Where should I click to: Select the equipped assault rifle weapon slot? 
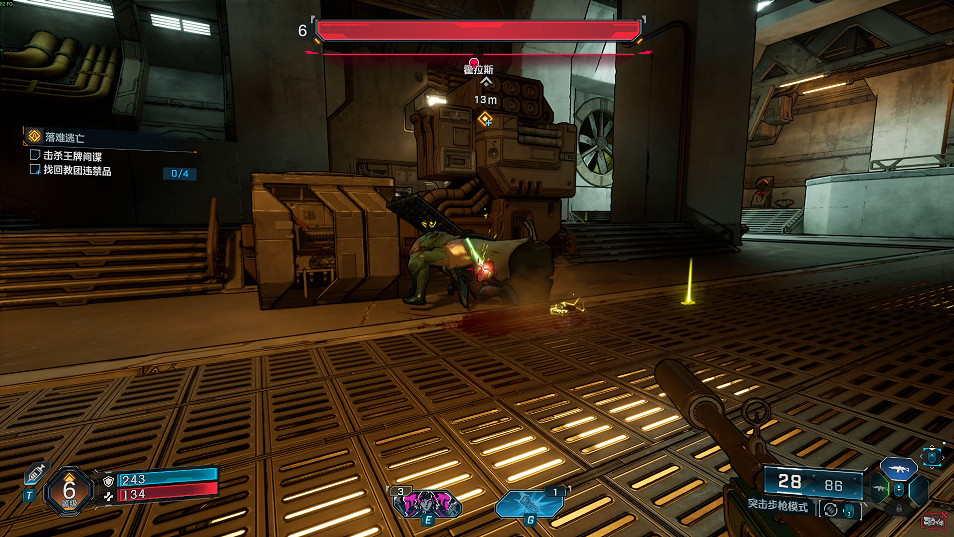coord(898,468)
